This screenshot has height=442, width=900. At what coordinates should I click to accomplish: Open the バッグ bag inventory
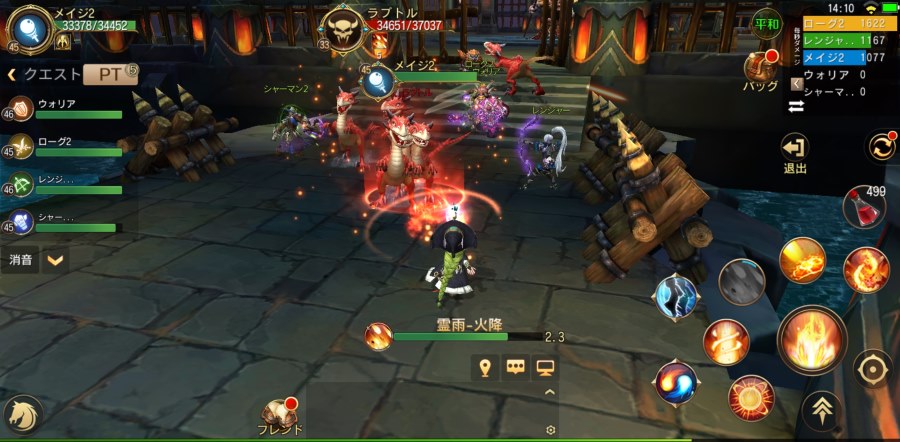tap(760, 71)
